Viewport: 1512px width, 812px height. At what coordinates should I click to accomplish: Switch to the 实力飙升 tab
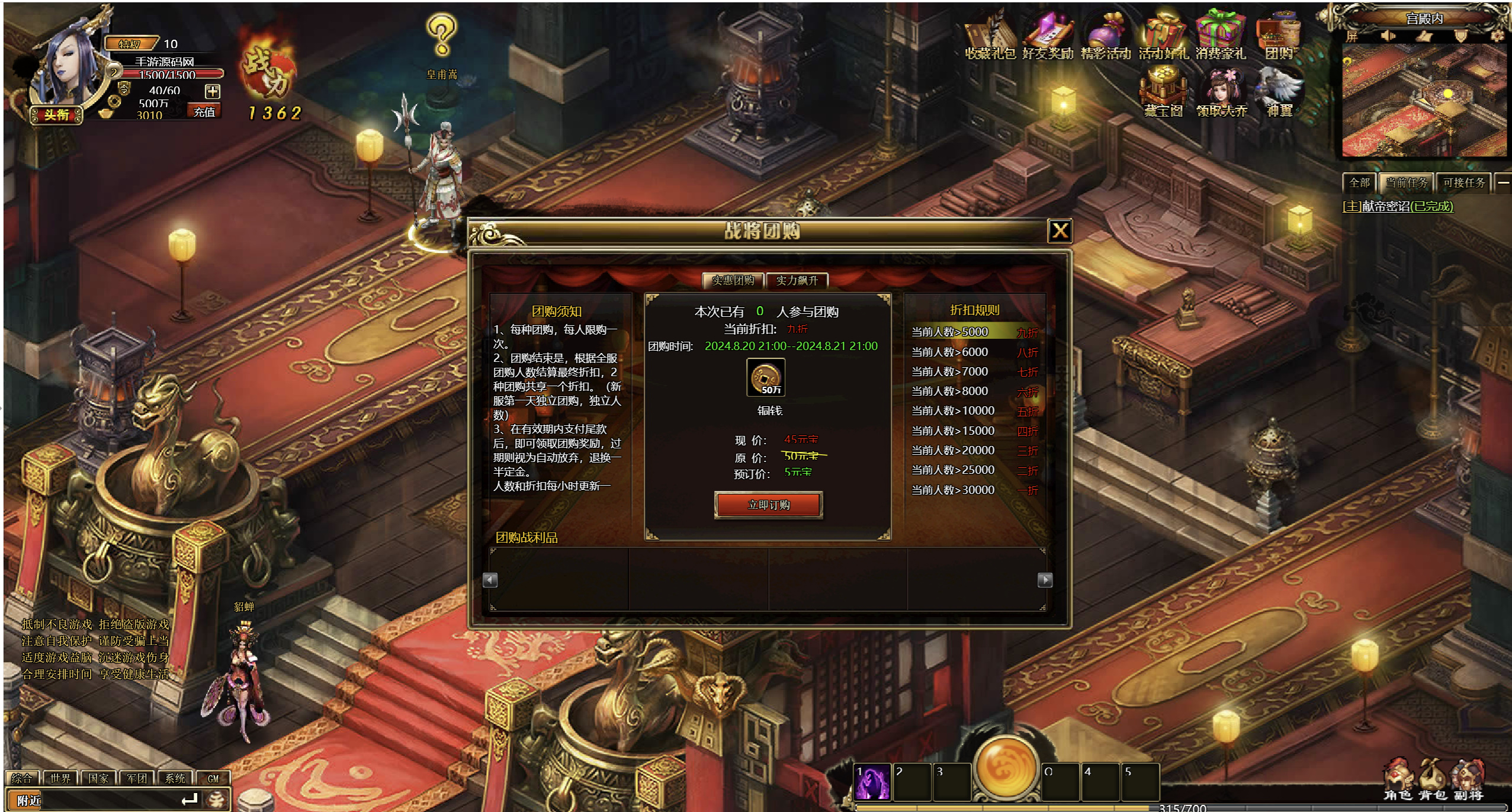(797, 280)
